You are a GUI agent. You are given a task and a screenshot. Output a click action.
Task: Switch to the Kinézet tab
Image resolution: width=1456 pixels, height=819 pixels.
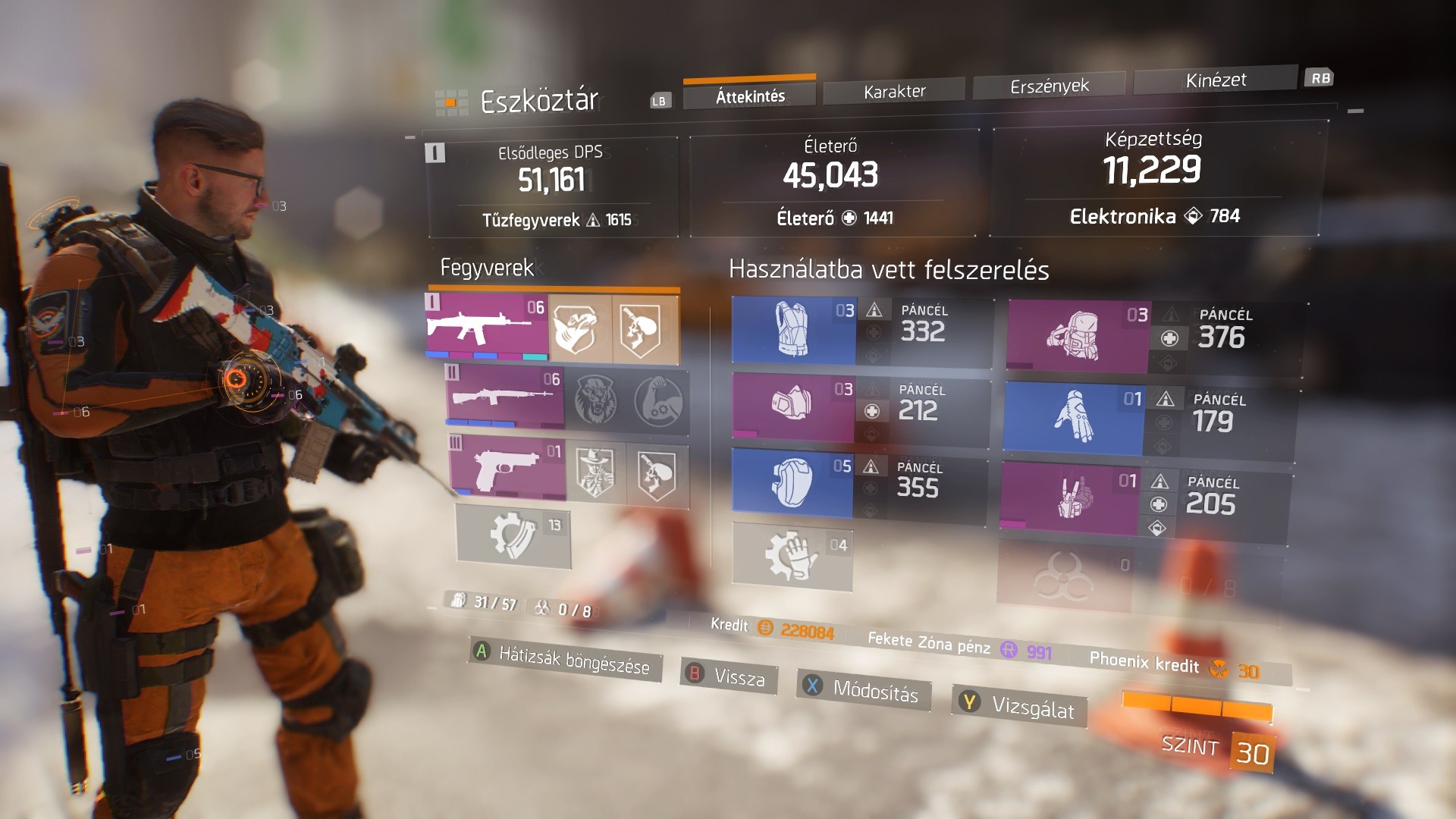click(x=1215, y=80)
